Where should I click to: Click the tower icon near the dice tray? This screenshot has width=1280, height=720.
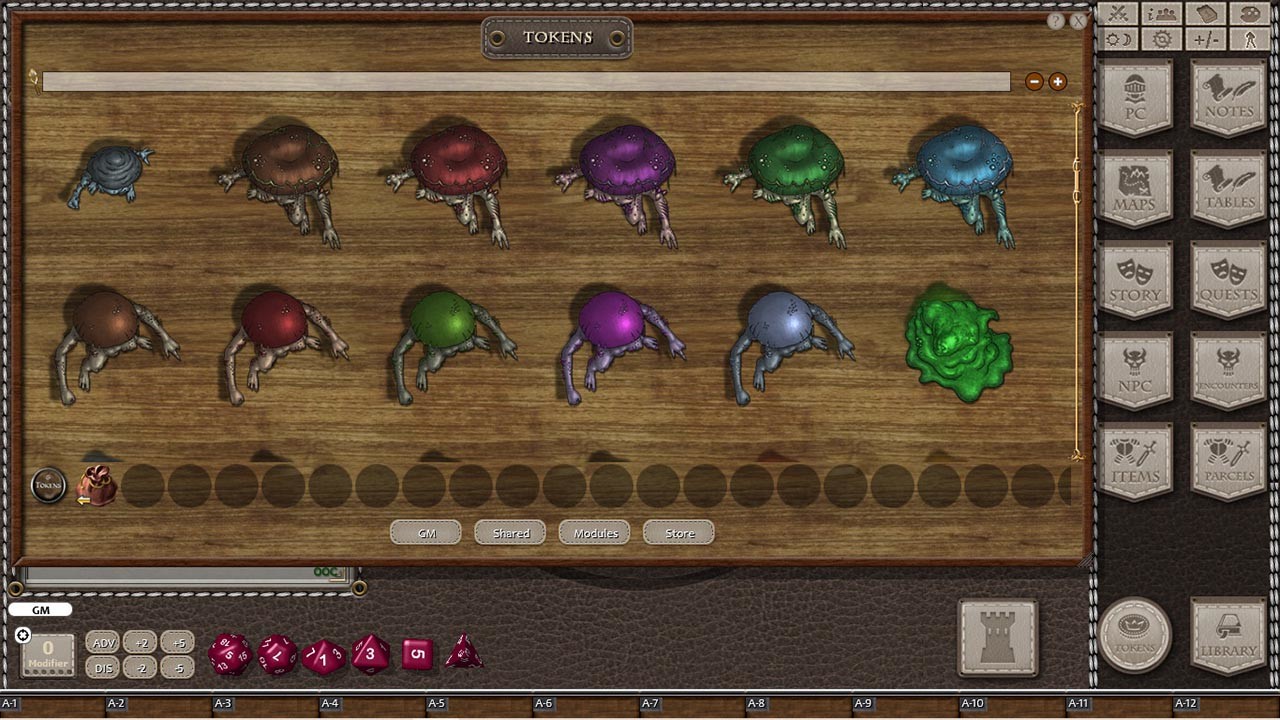997,636
